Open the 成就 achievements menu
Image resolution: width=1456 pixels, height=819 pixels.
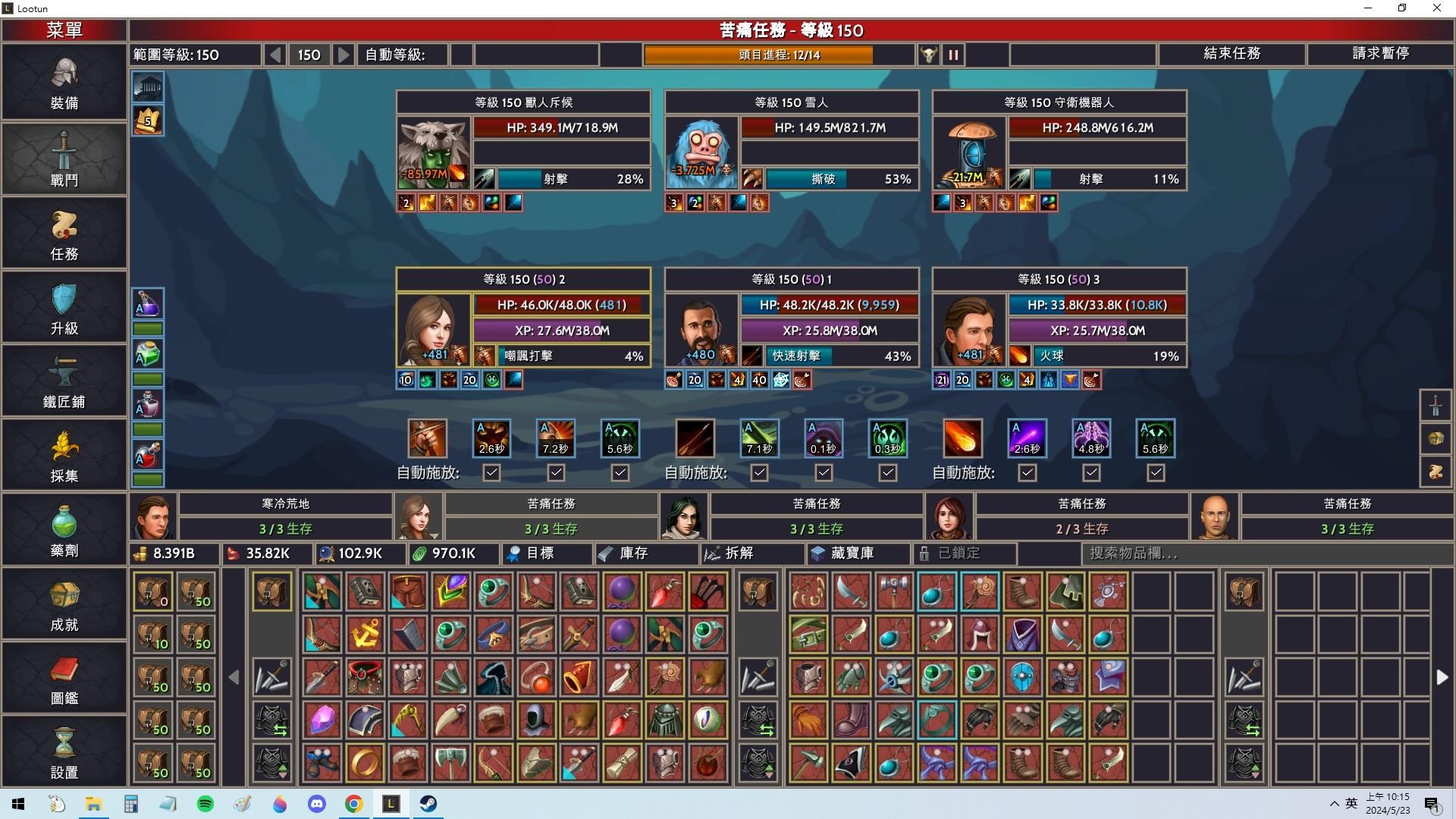click(64, 604)
